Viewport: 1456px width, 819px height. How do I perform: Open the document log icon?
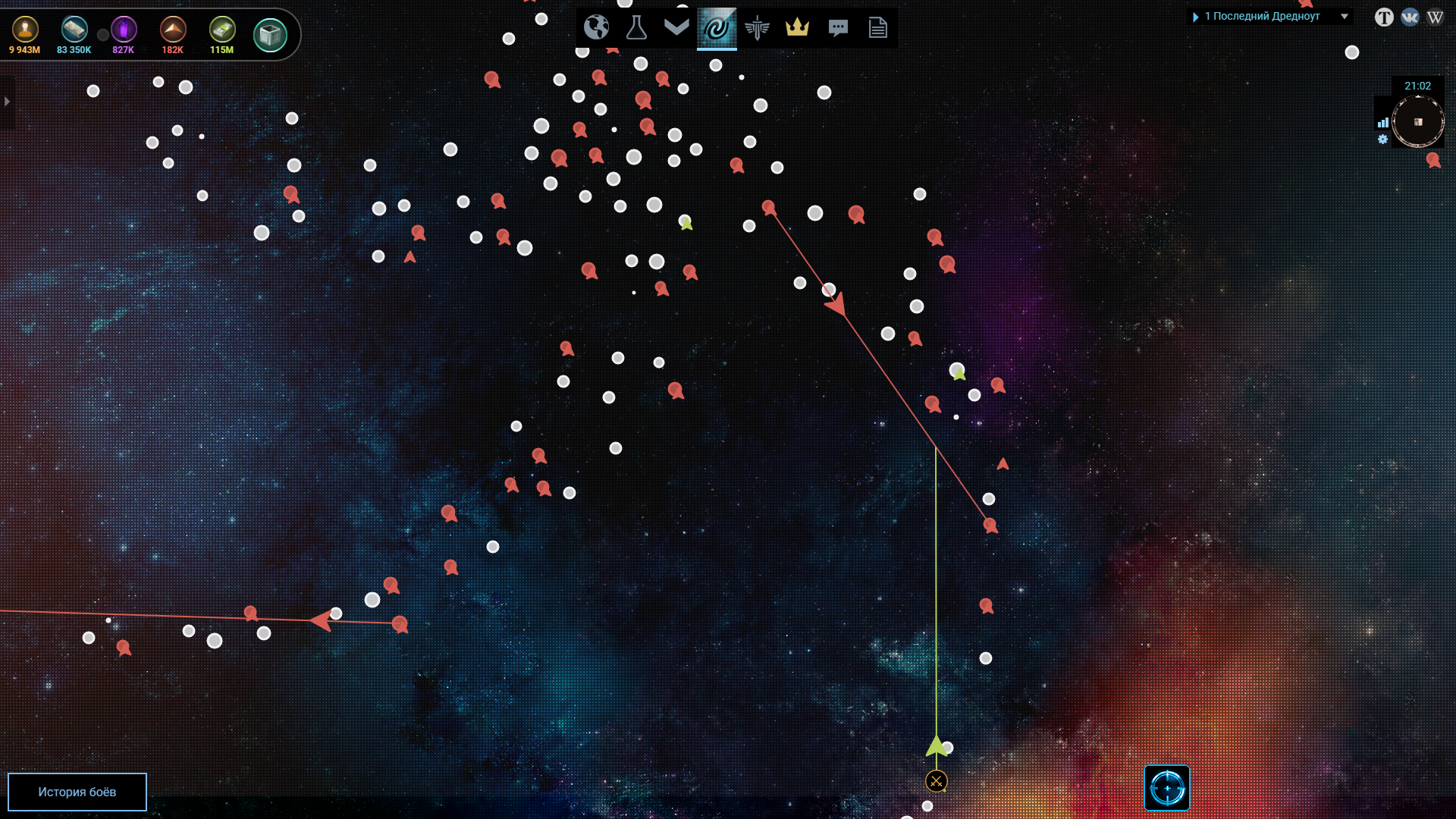click(878, 28)
